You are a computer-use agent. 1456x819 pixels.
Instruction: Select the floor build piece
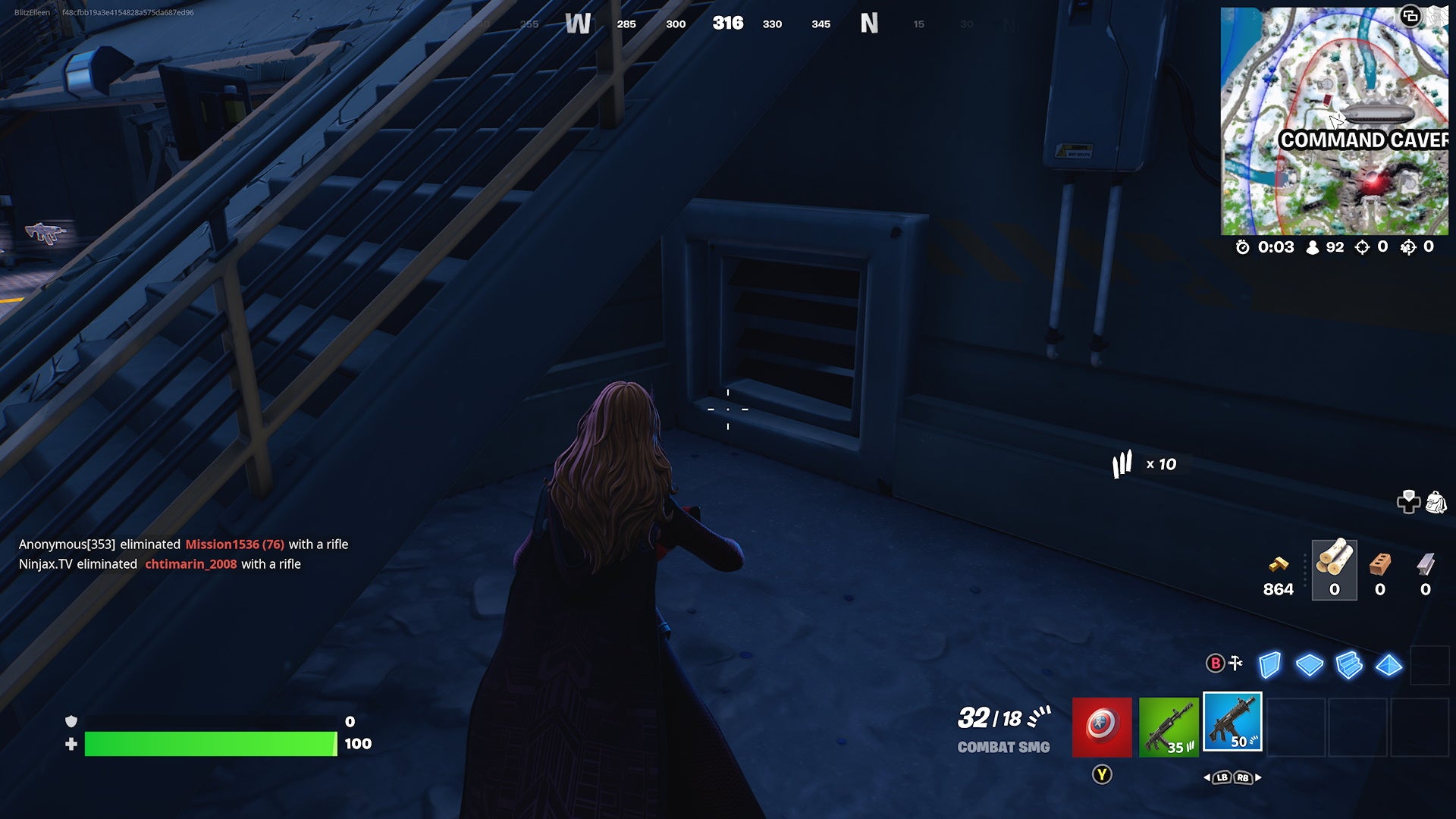click(x=1309, y=664)
